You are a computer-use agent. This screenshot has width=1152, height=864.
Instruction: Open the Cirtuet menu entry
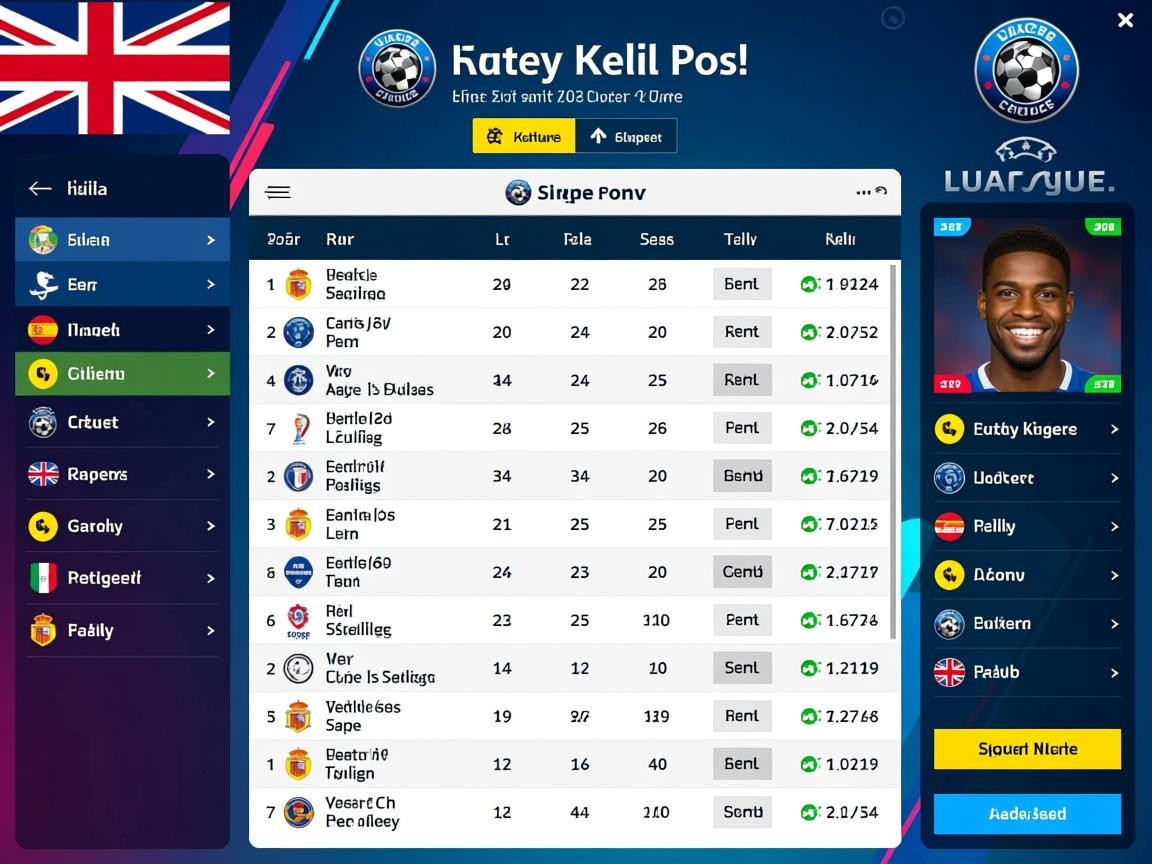tap(122, 422)
